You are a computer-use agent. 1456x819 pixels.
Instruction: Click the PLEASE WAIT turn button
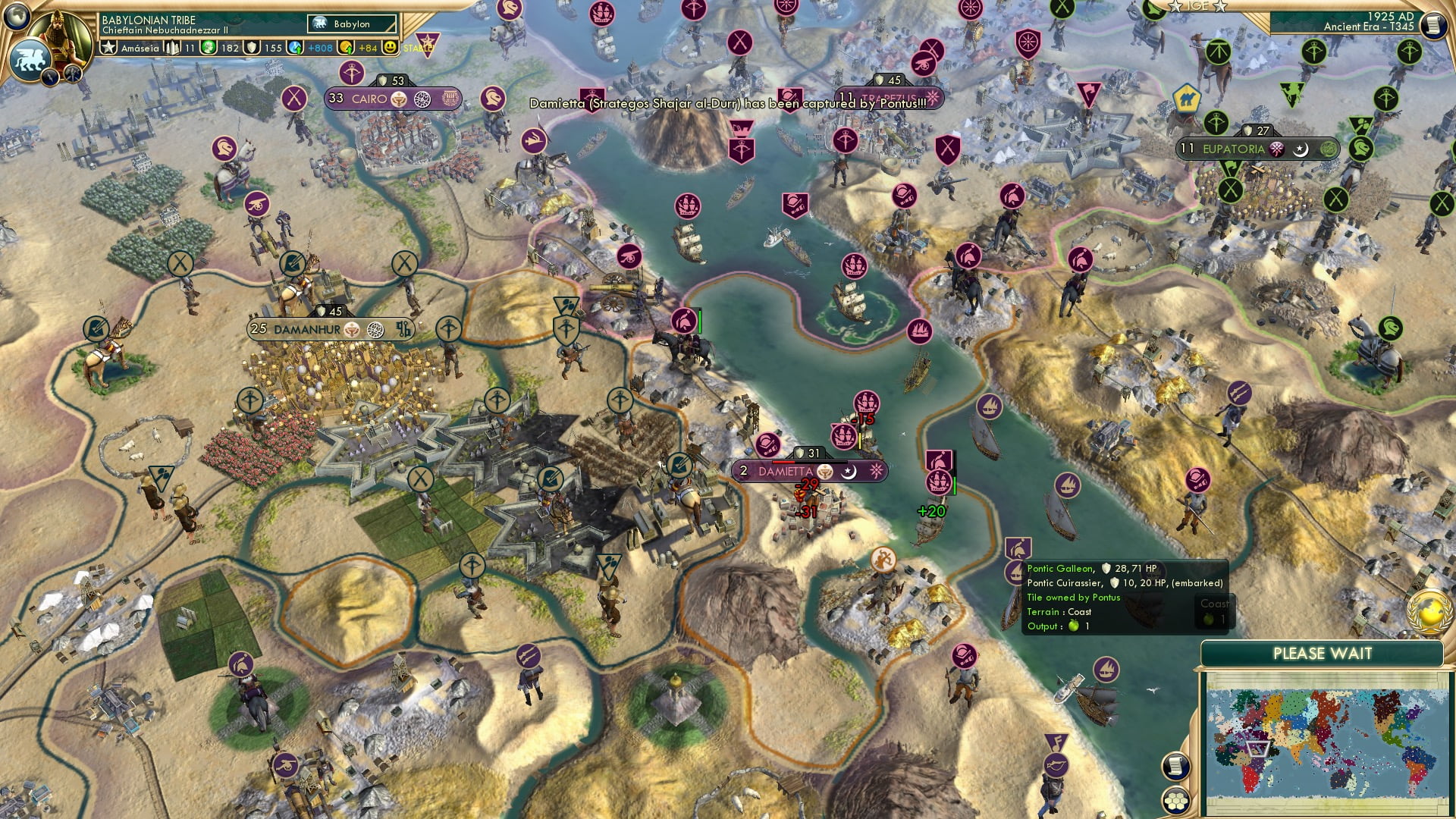(x=1323, y=653)
